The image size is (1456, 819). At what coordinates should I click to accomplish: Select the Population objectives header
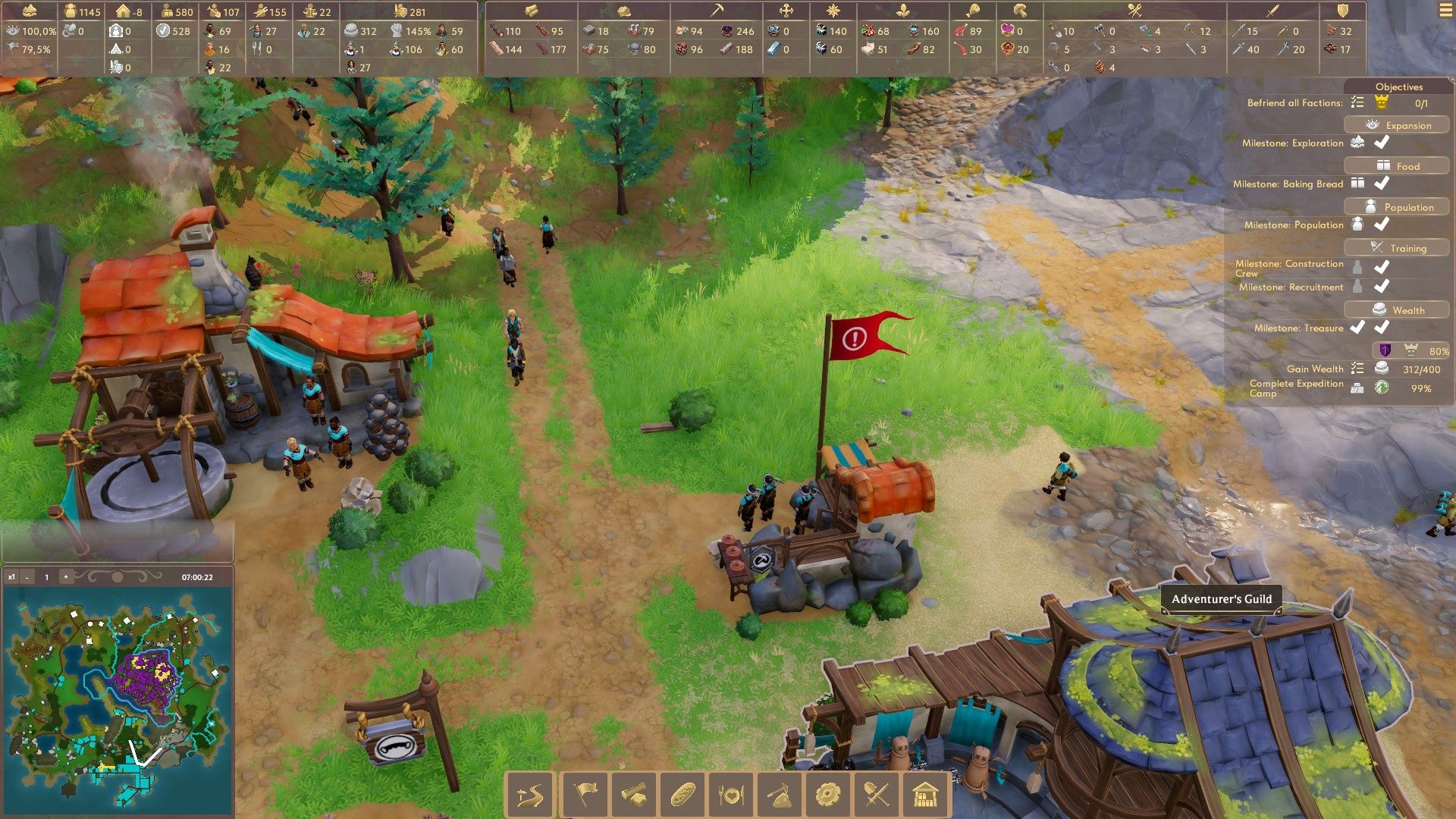[1397, 207]
